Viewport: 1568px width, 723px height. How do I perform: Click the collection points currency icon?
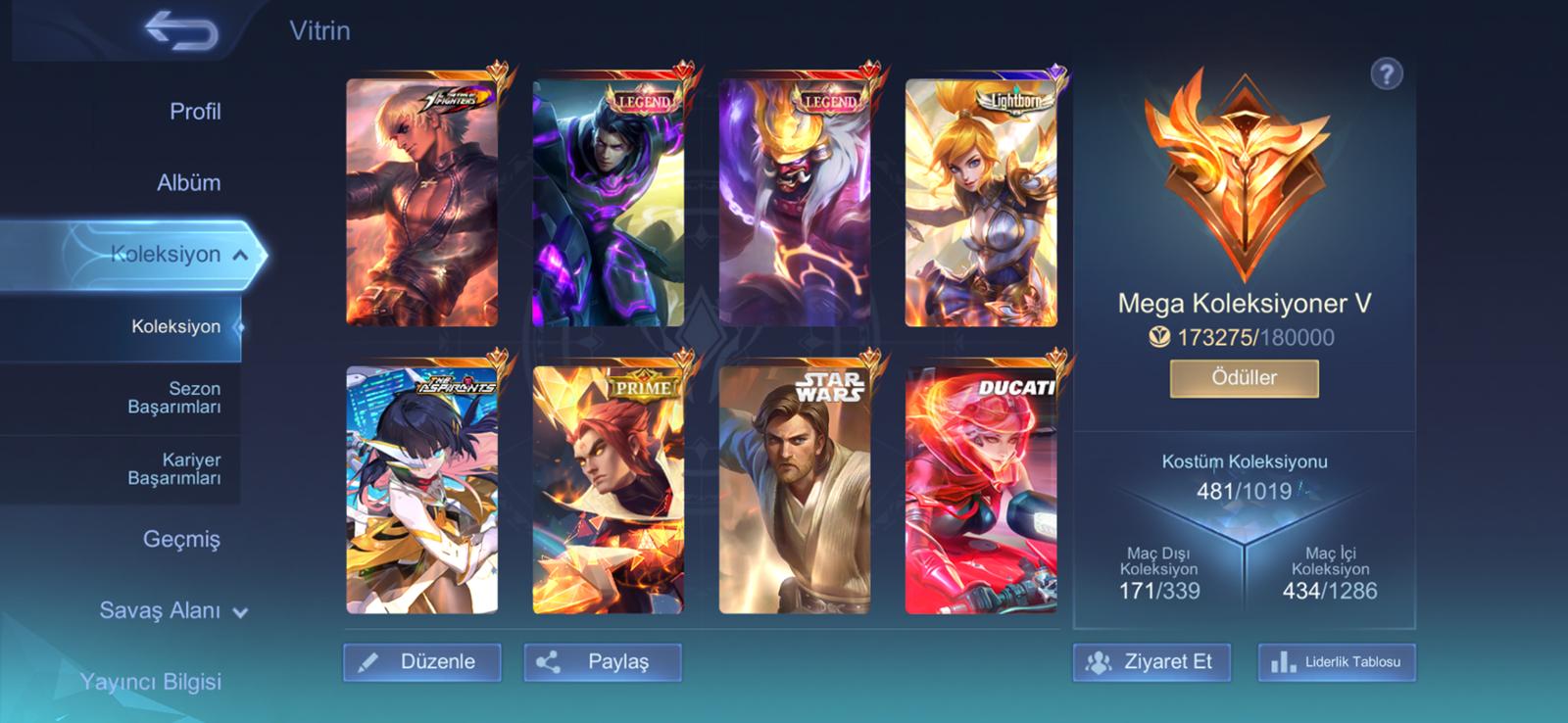click(x=1159, y=335)
